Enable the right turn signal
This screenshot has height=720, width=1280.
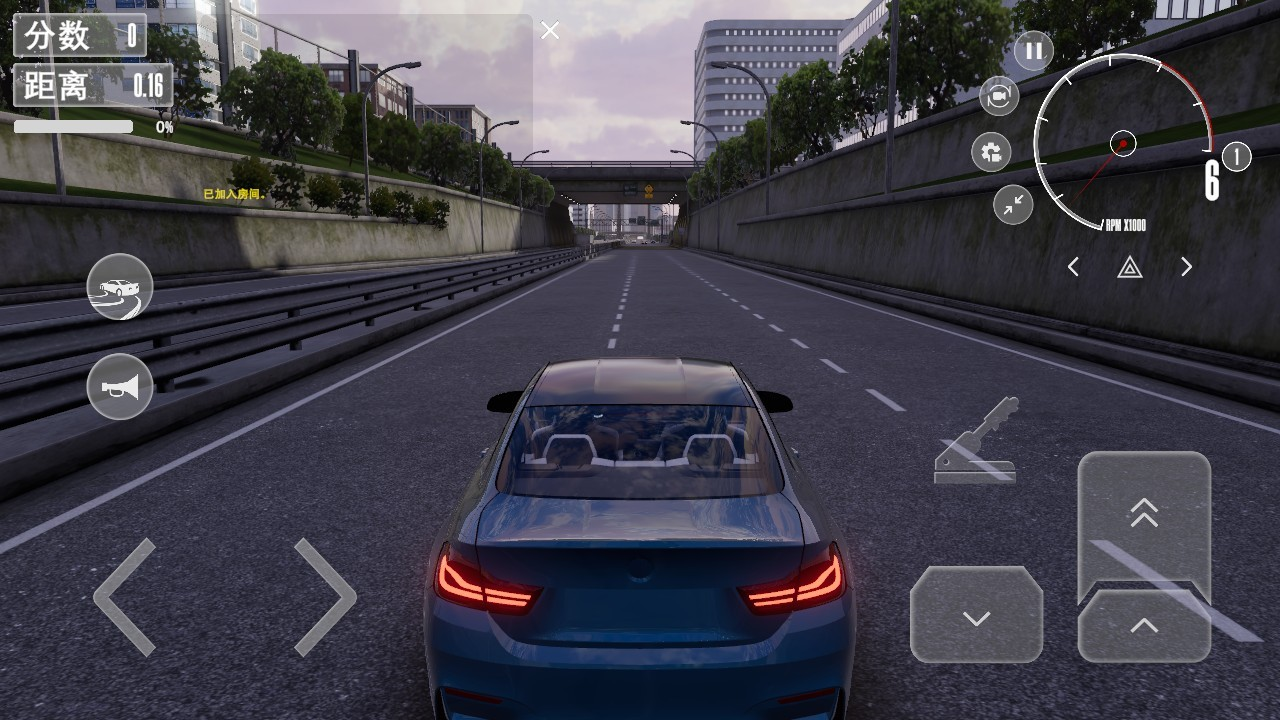(1186, 267)
